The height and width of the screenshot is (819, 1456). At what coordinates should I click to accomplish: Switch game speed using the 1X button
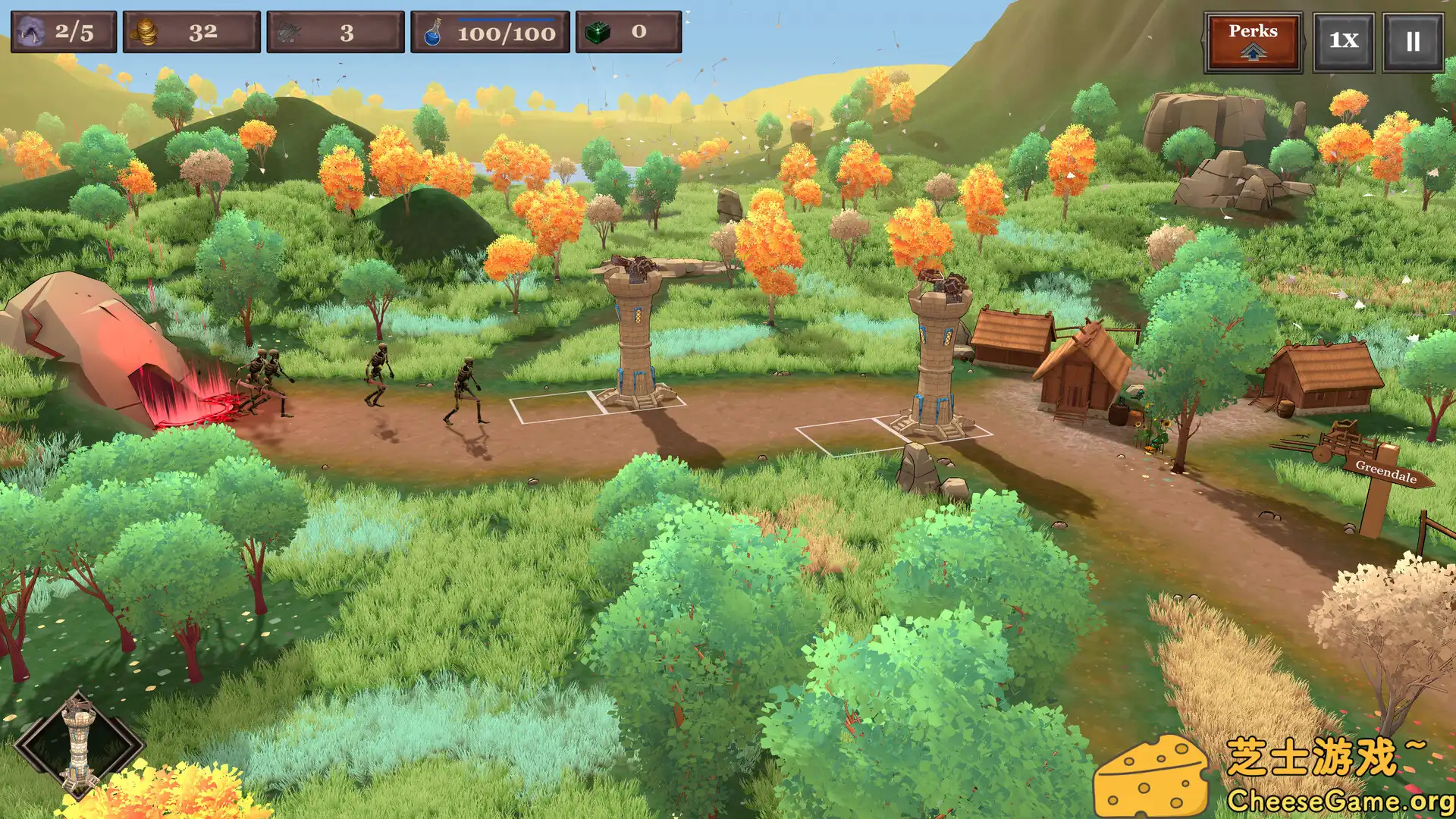pyautogui.click(x=1342, y=42)
